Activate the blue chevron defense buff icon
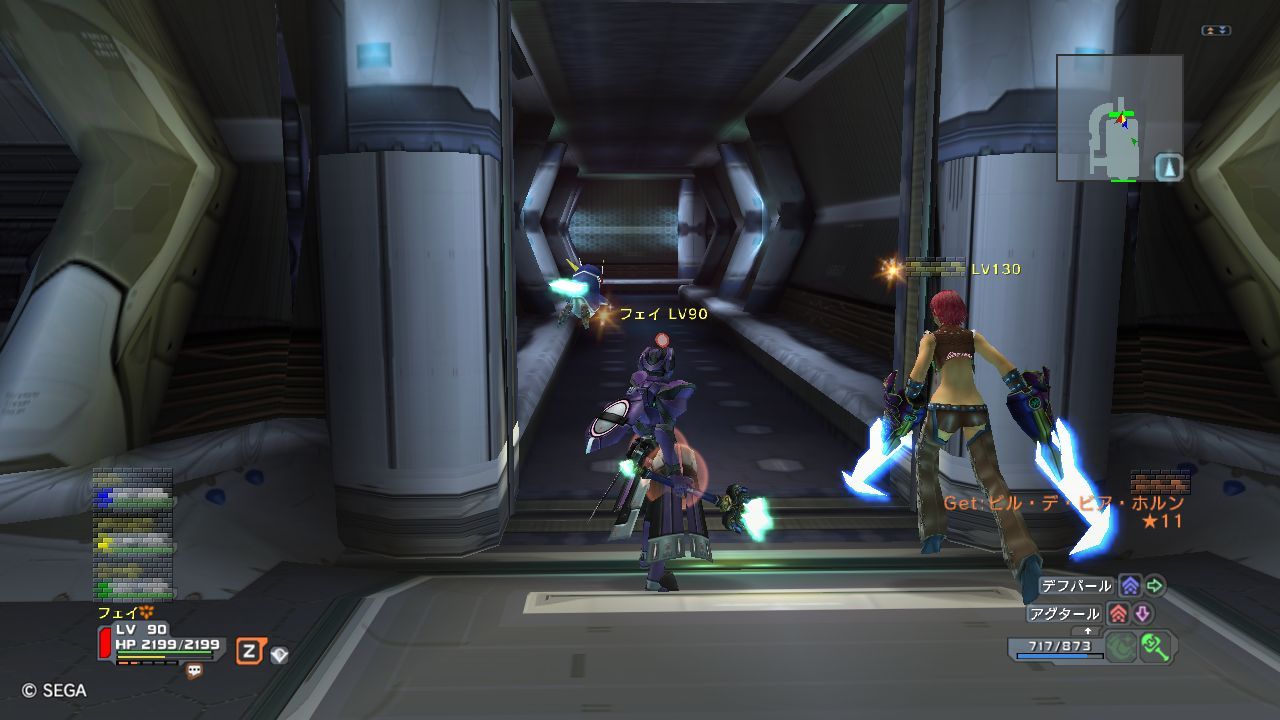 (x=1130, y=586)
